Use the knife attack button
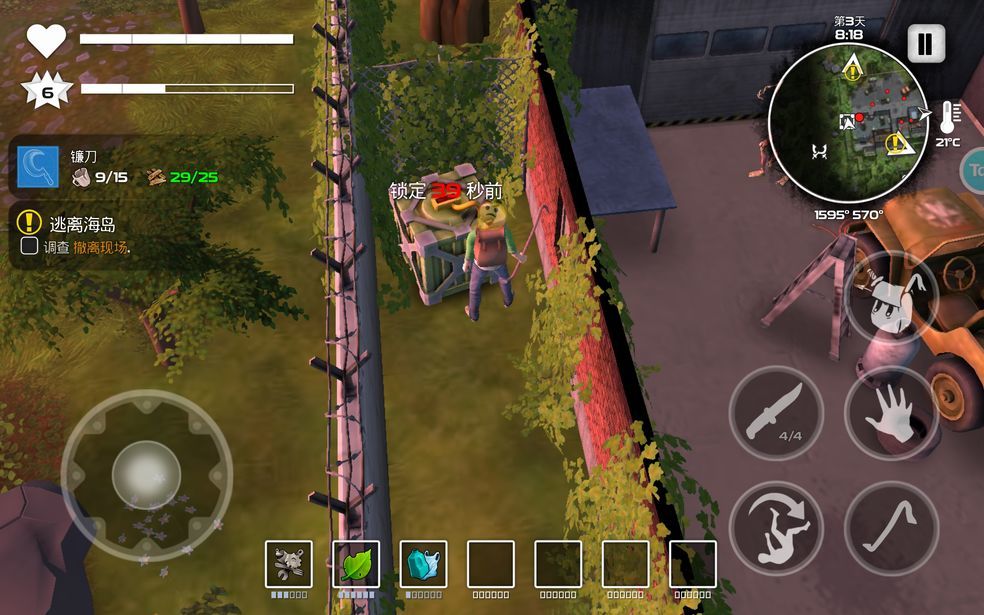Viewport: 984px width, 615px height. (x=776, y=413)
